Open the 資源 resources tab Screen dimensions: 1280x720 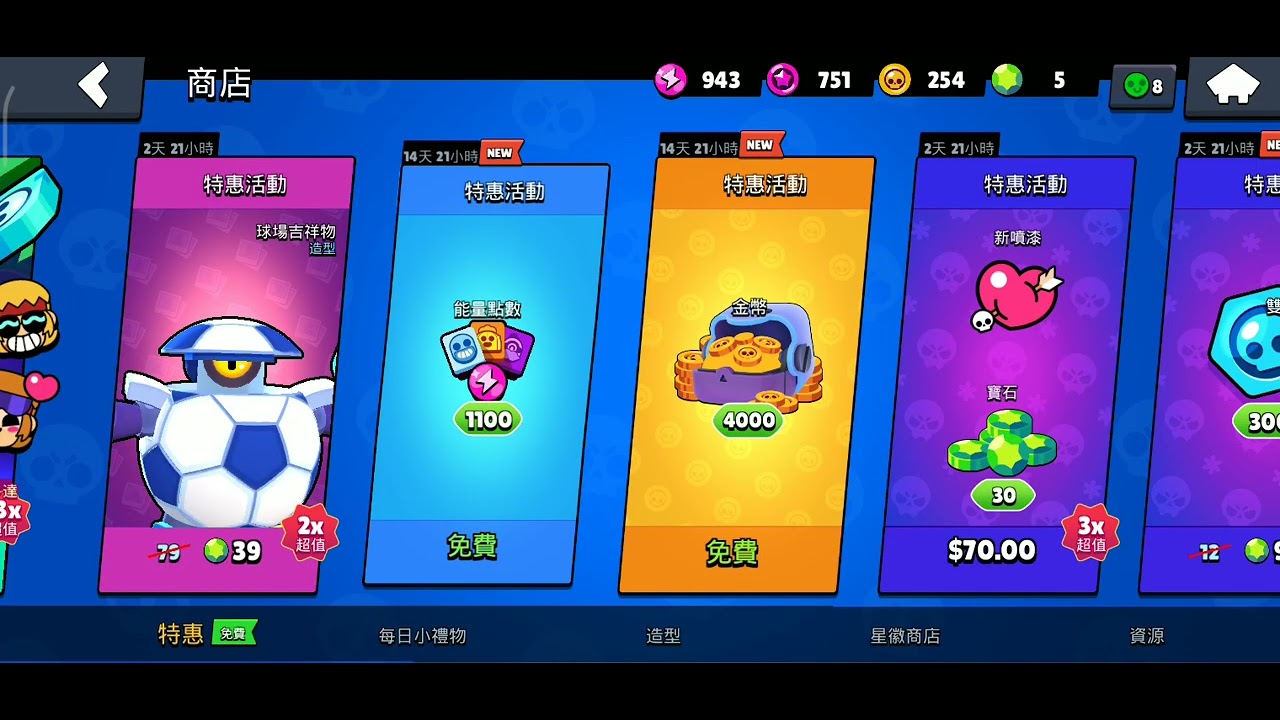[1146, 636]
